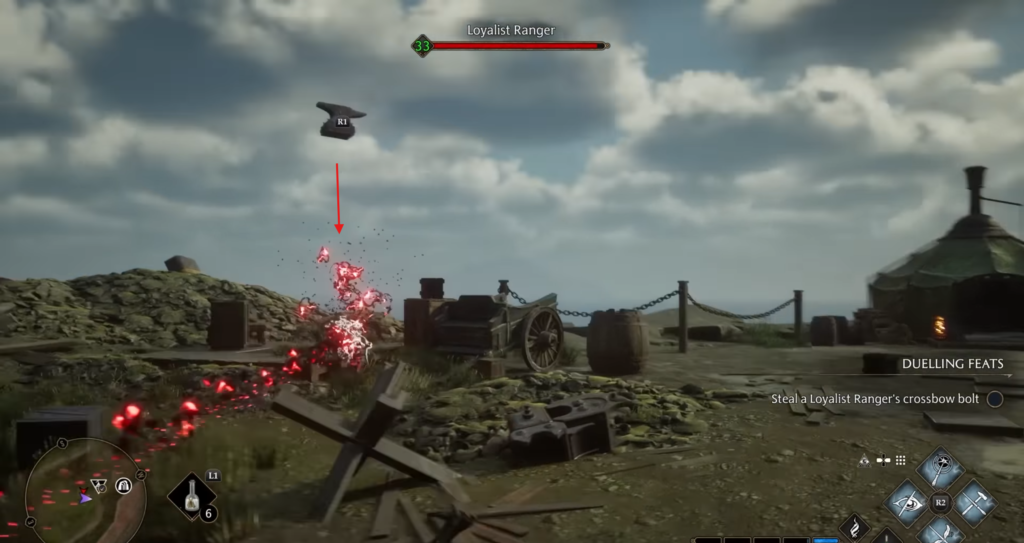Viewport: 1024px width, 543px height.
Task: Click the archway marker on the minimap
Action: click(123, 485)
